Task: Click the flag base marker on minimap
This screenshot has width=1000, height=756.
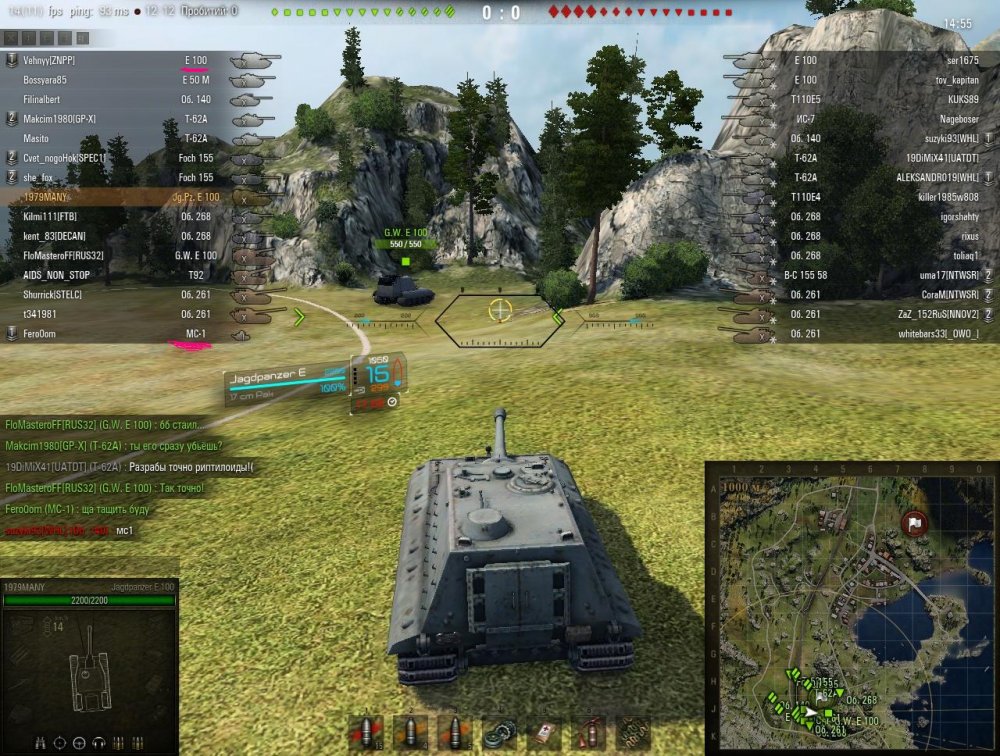Action: 913,521
